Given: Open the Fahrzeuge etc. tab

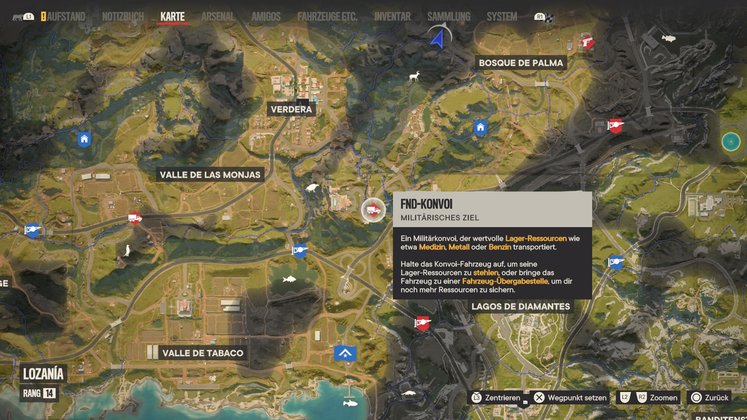Looking at the screenshot, I should click(x=326, y=17).
